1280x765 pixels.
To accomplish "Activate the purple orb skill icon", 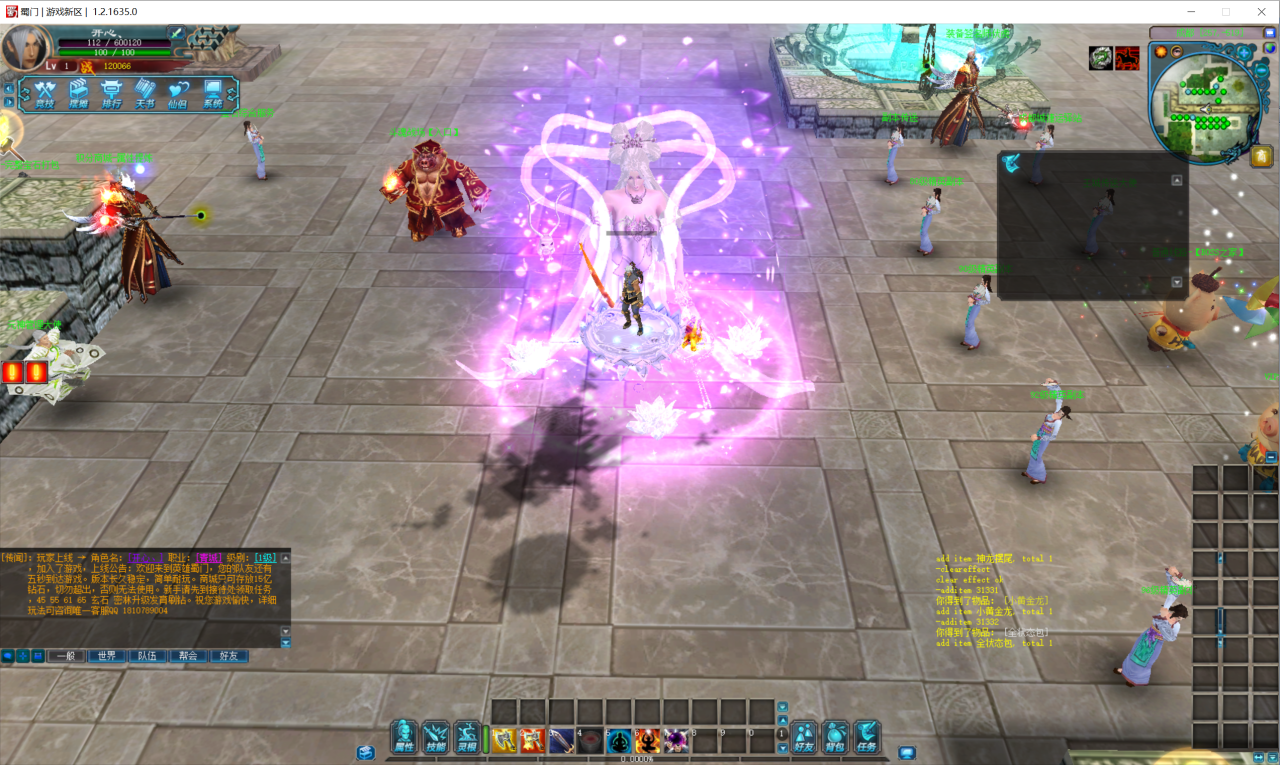I will tap(677, 740).
